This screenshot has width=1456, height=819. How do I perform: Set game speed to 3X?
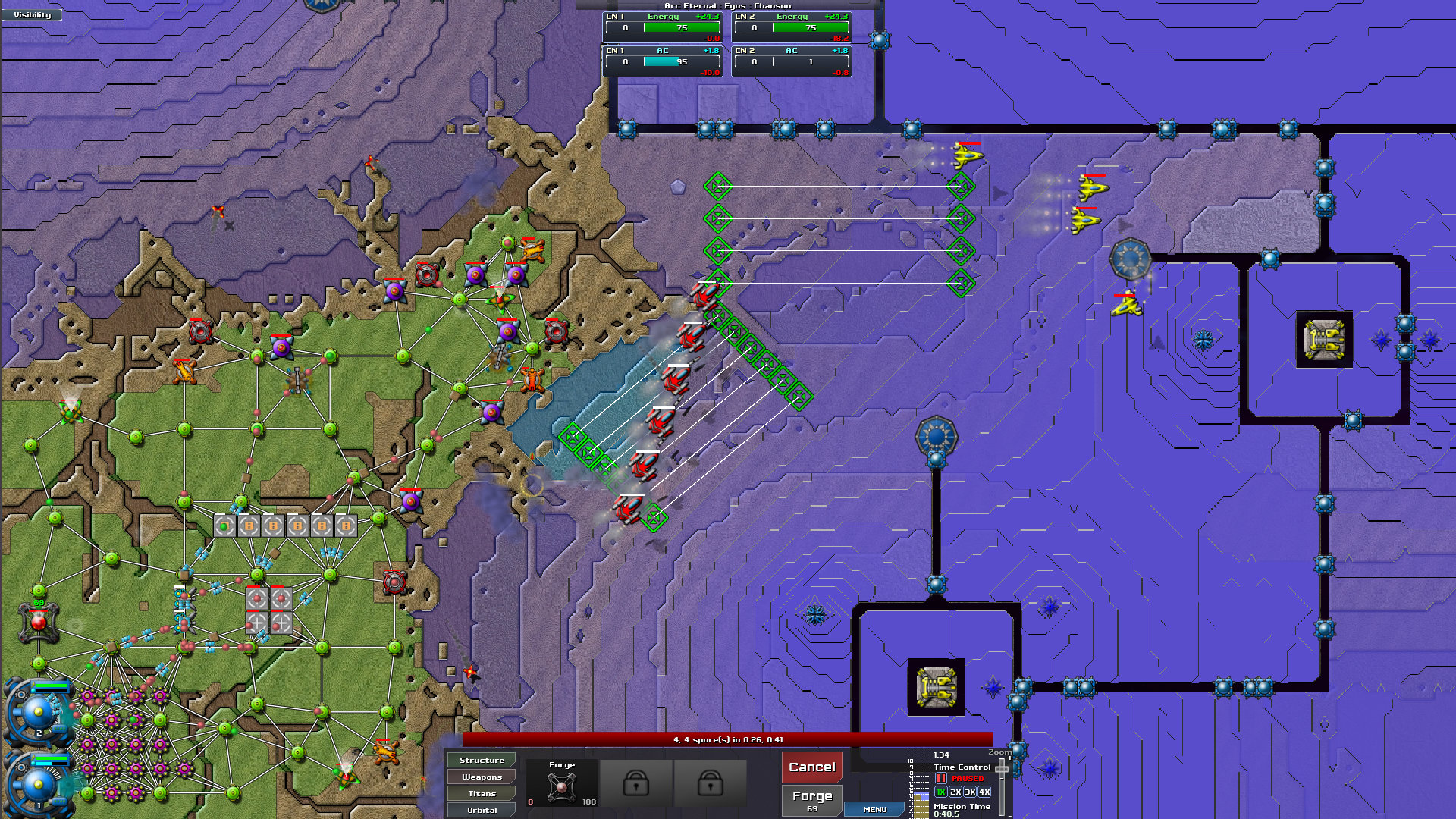pyautogui.click(x=969, y=792)
